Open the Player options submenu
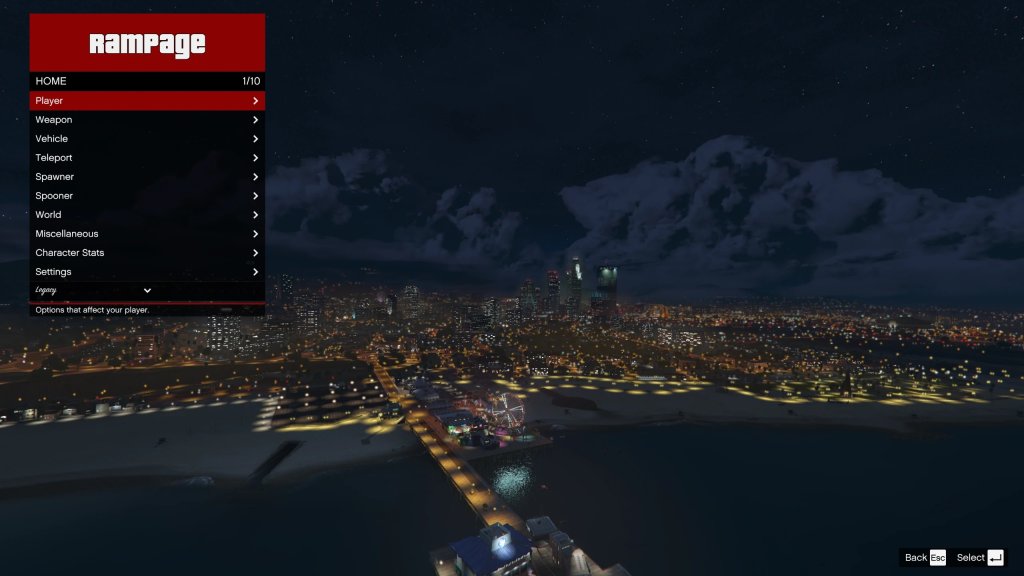Screen dimensions: 1024x576 [x=147, y=101]
